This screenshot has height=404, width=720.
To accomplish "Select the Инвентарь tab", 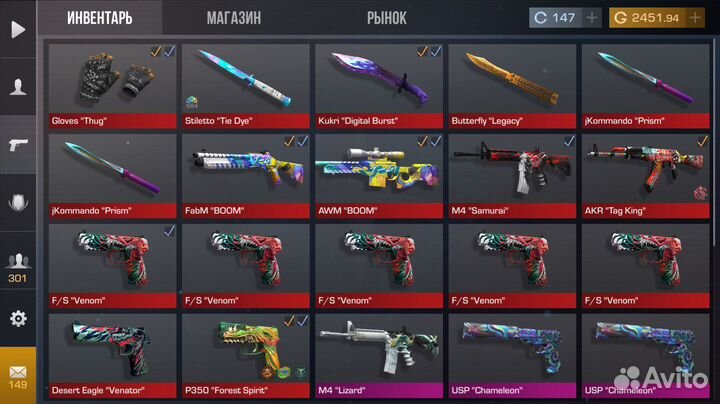I will point(101,18).
